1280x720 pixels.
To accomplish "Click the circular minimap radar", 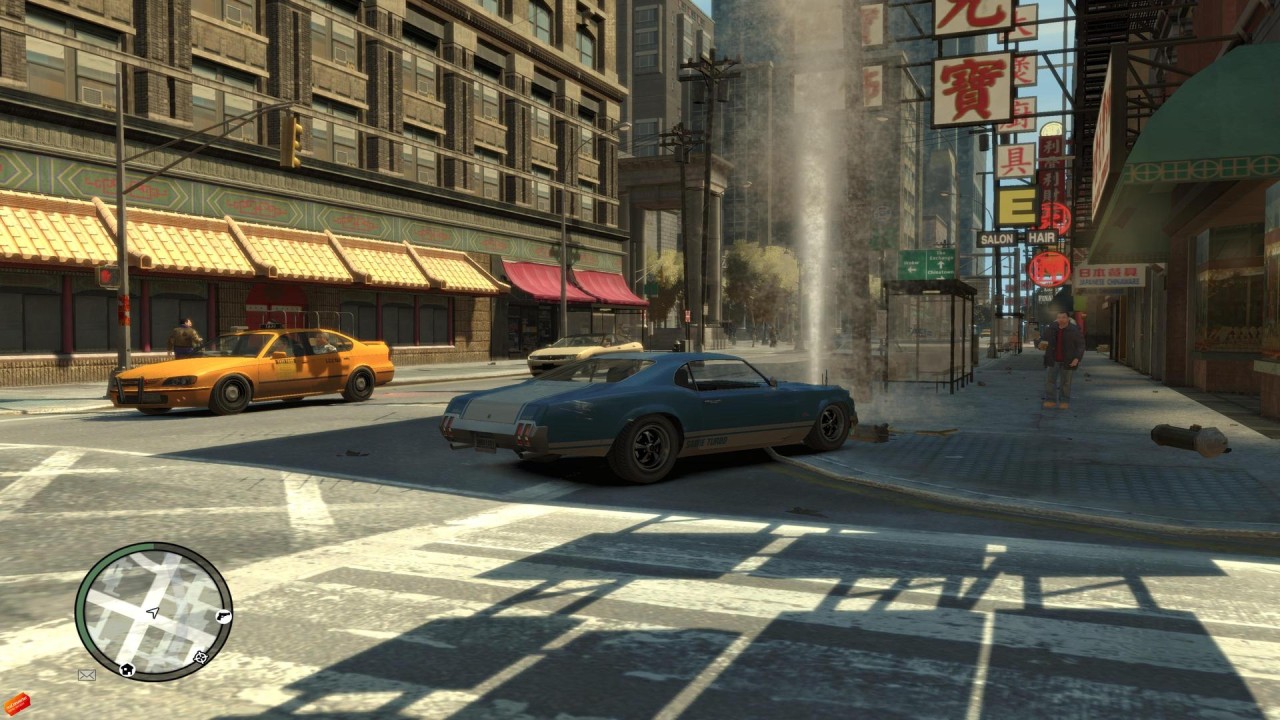I will click(x=154, y=612).
